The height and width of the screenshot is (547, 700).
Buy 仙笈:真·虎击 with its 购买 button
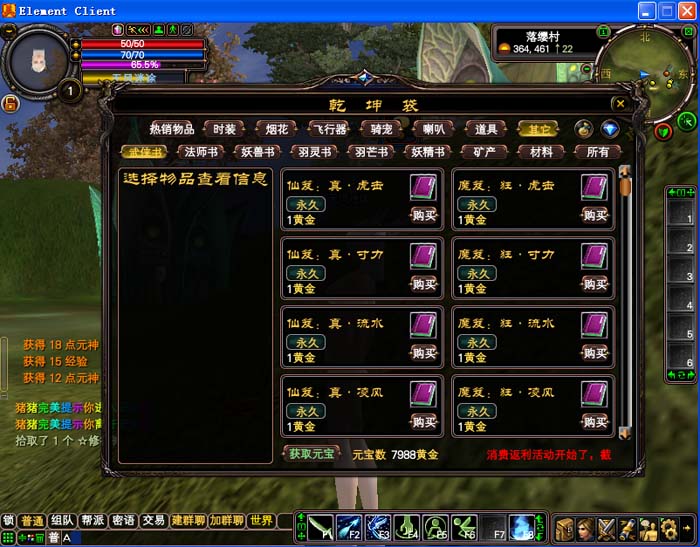424,214
